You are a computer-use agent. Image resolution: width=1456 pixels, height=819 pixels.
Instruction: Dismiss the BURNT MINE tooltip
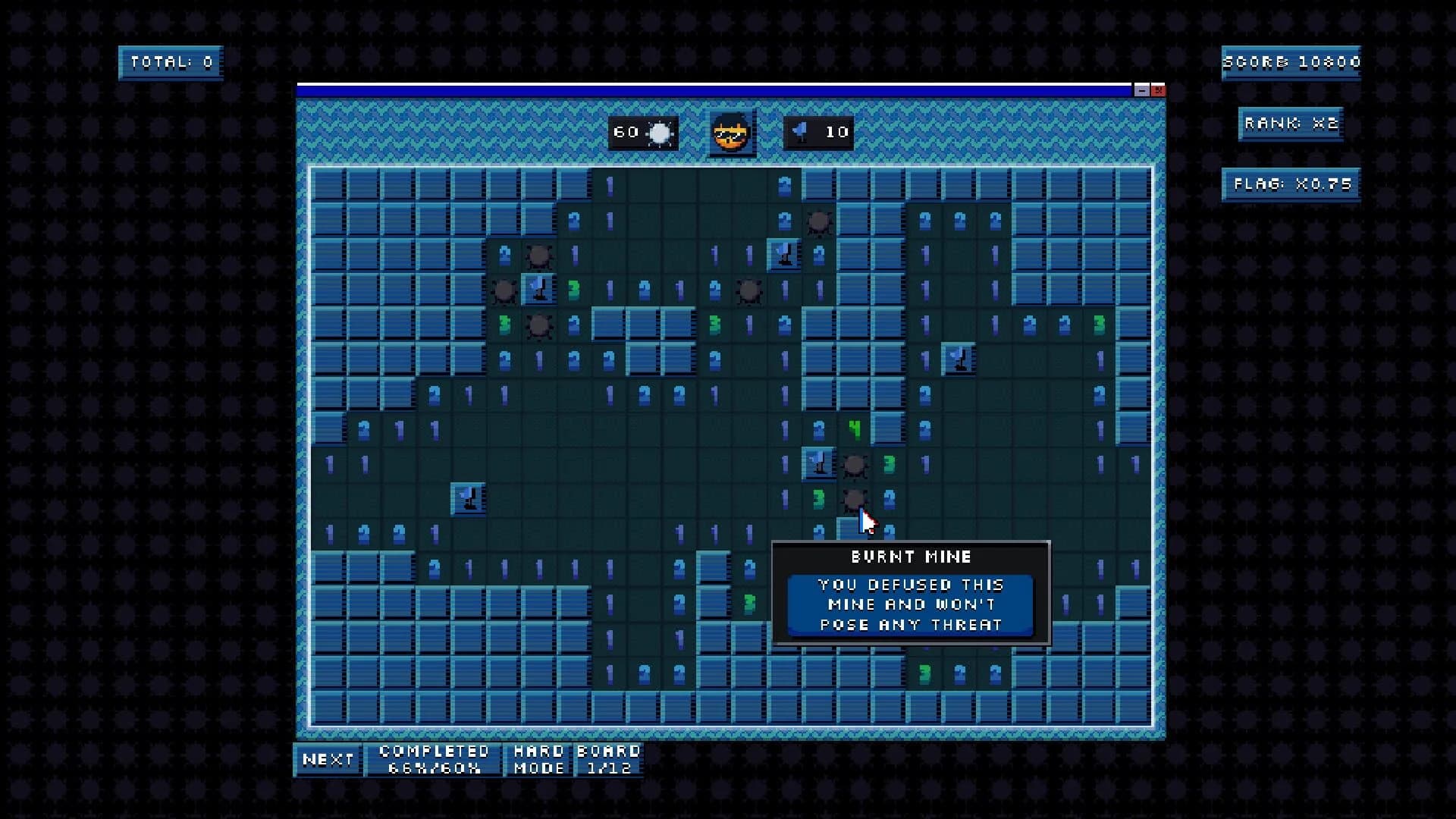pyautogui.click(x=911, y=592)
